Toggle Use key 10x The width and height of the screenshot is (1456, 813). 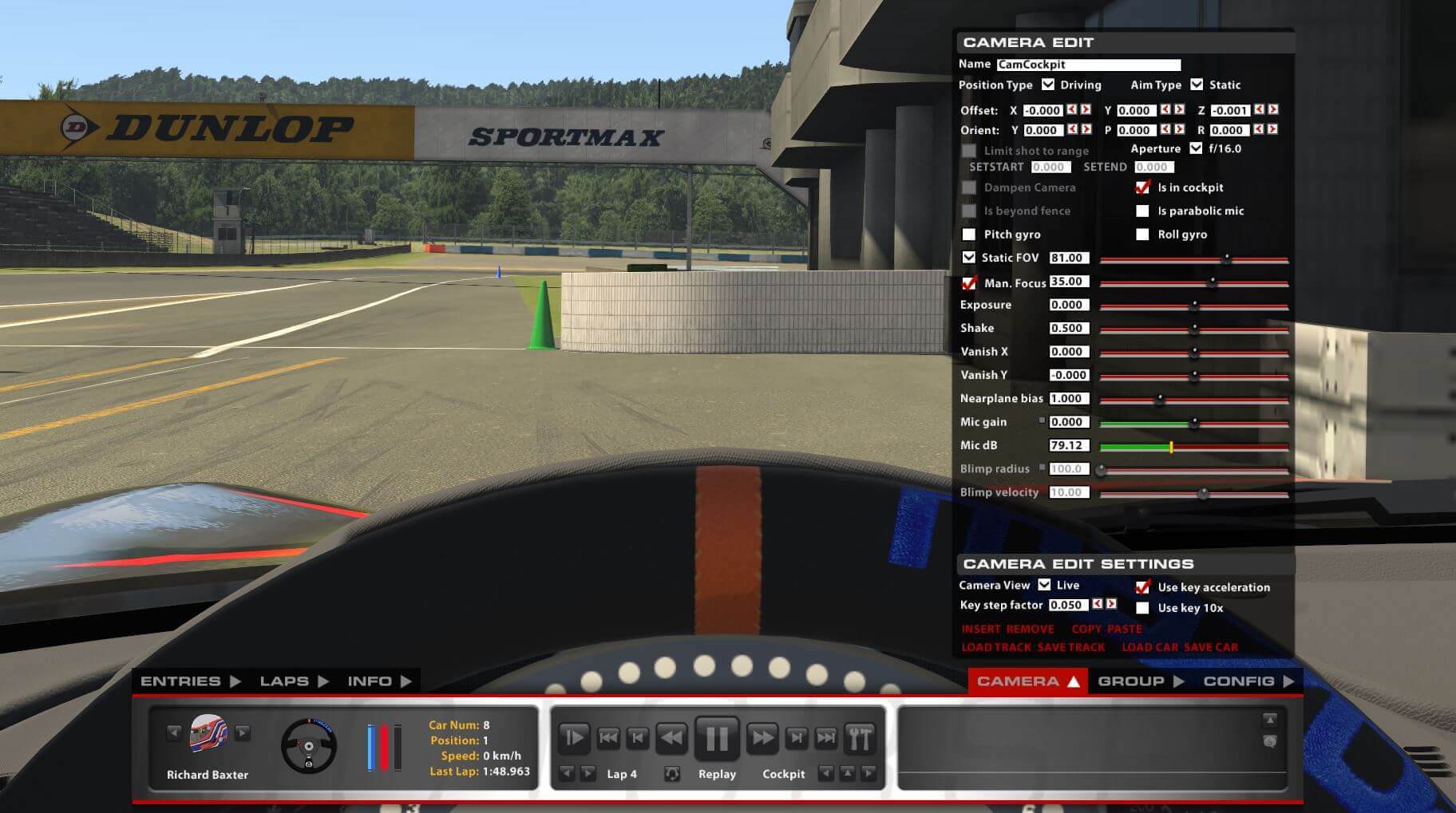[x=1142, y=607]
